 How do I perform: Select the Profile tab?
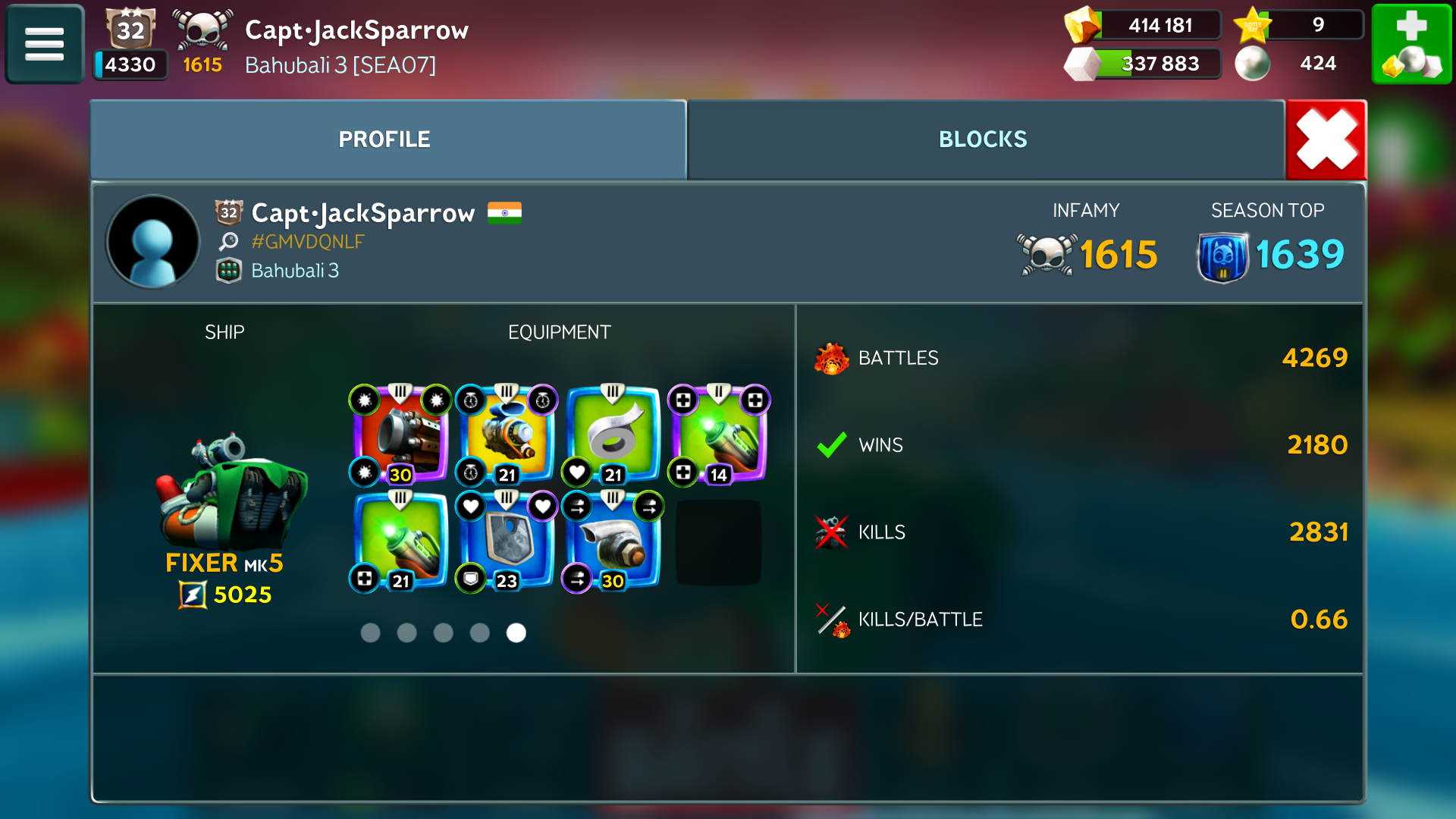[x=384, y=140]
